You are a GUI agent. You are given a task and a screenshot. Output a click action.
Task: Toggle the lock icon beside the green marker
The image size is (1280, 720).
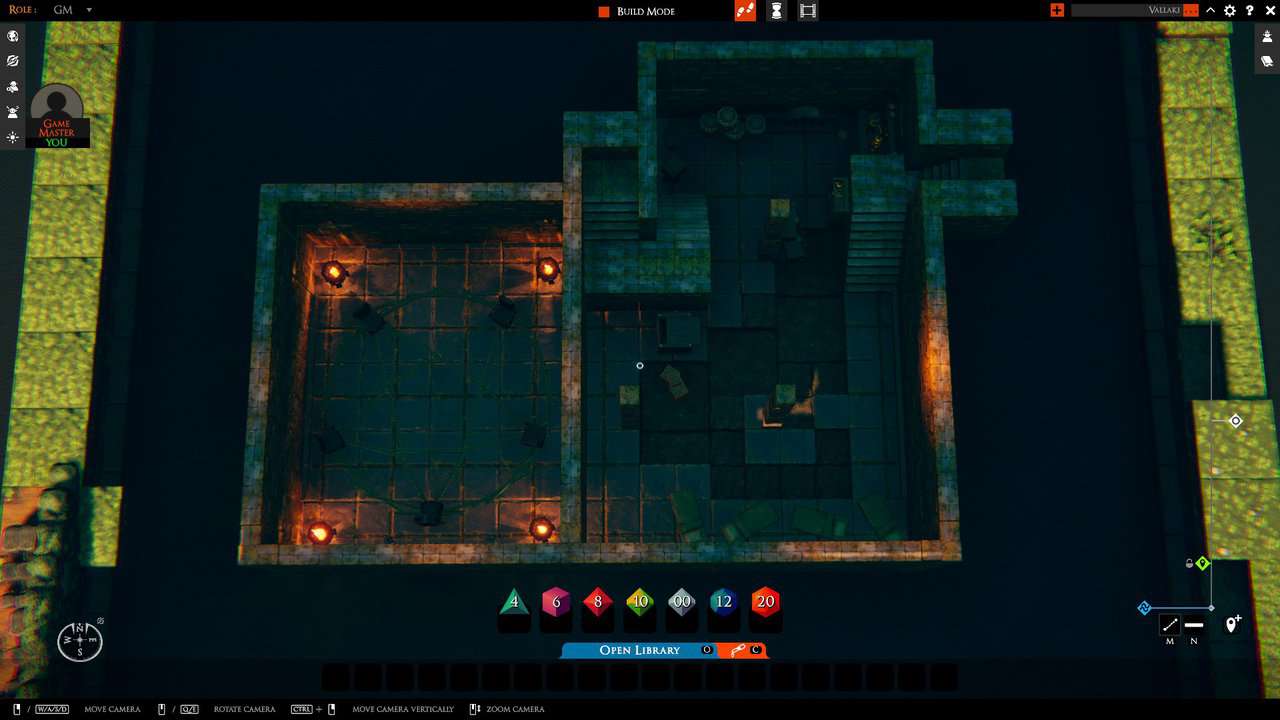1188,563
